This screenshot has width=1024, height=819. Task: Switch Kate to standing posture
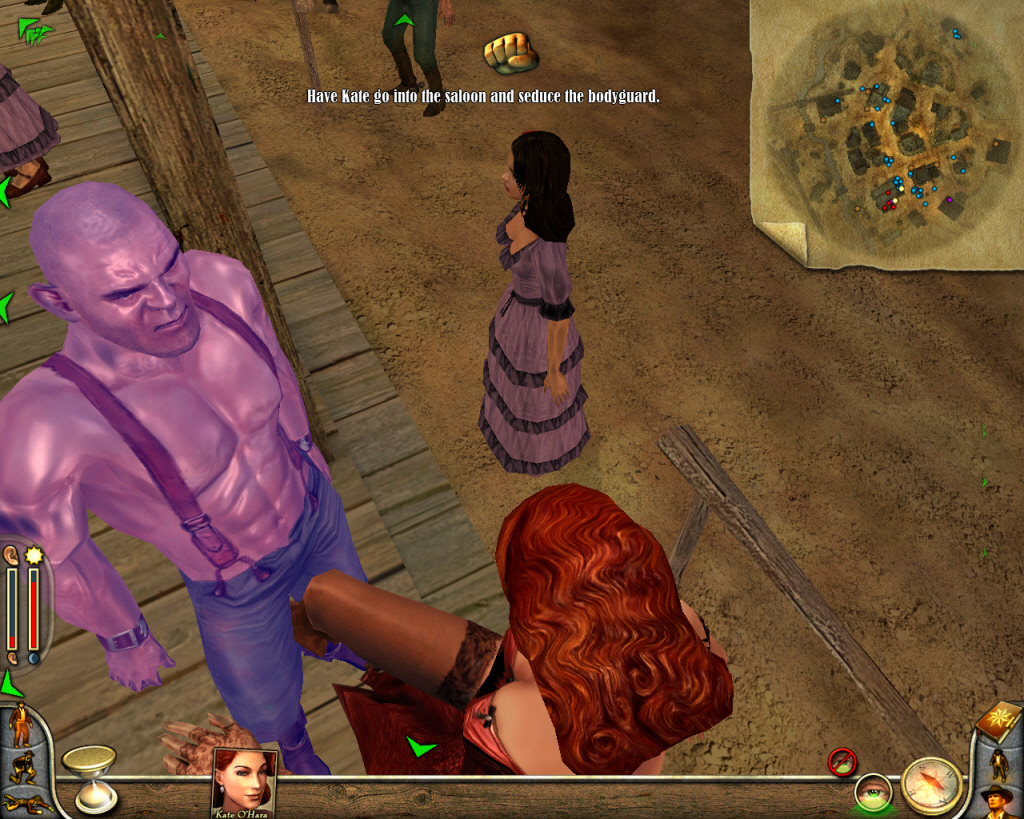tap(20, 725)
